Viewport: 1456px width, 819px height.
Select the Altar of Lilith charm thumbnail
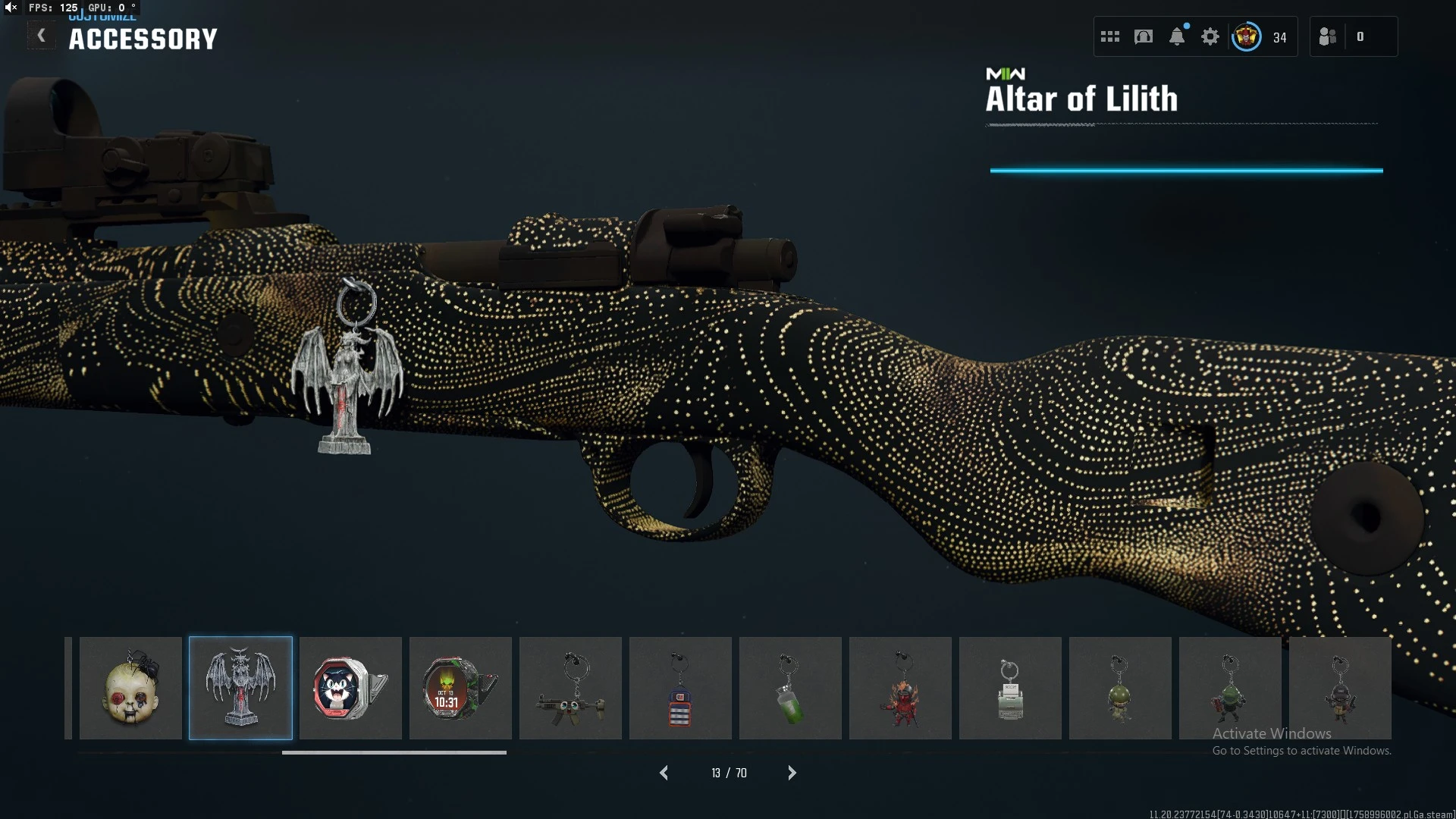point(240,688)
